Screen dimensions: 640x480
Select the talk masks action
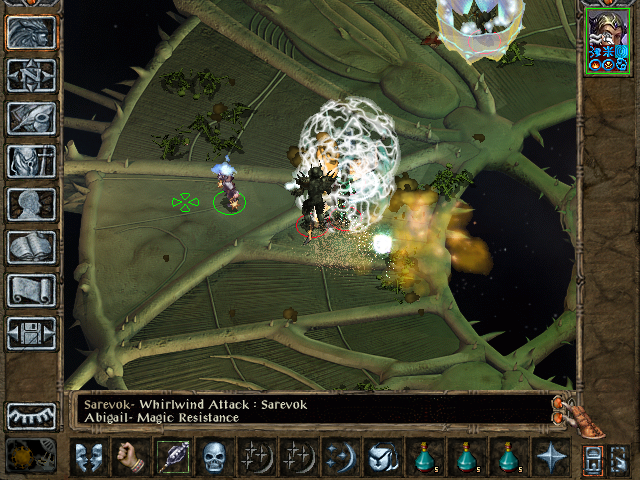[x=90, y=458]
